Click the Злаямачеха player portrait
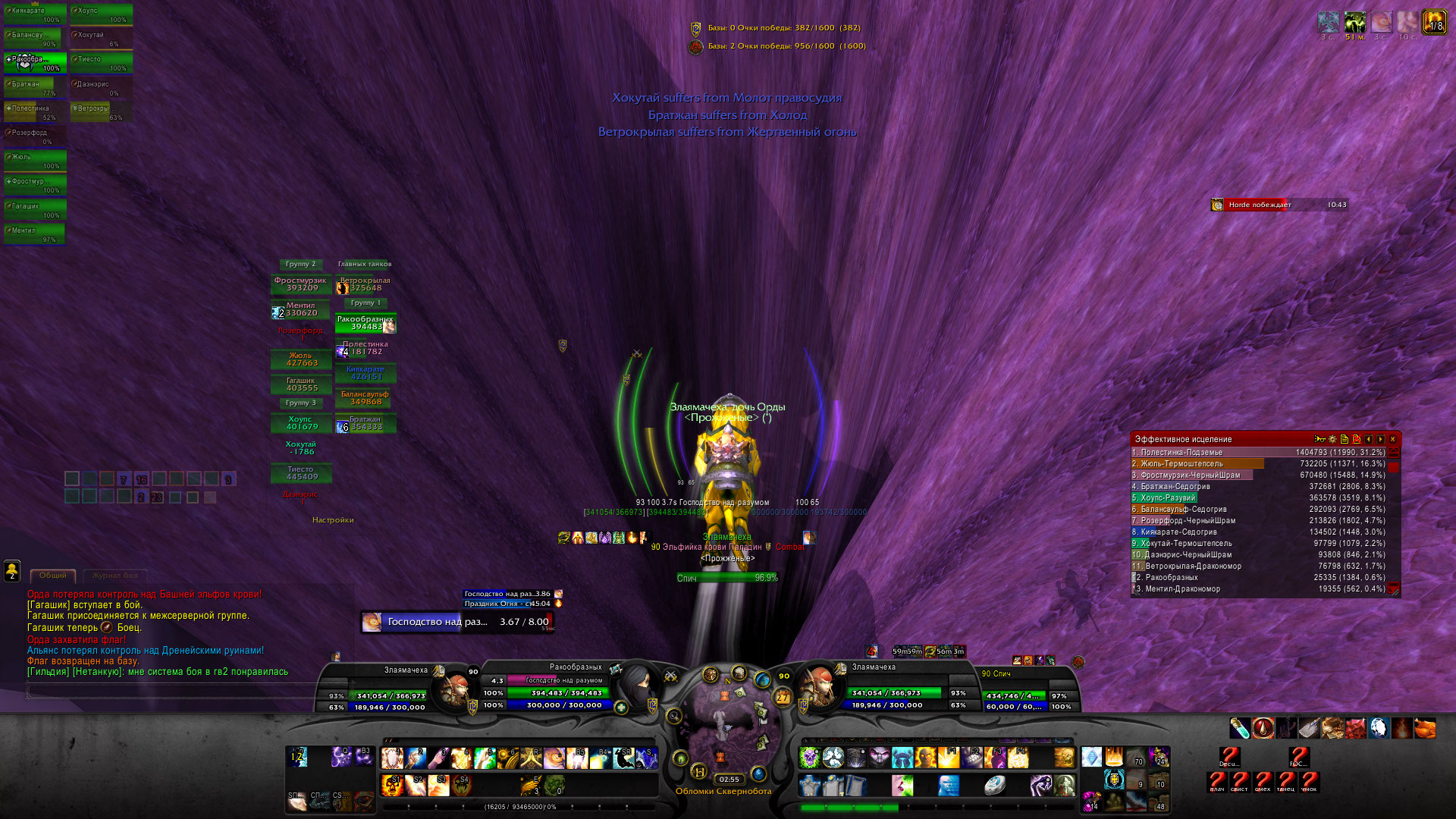1456x819 pixels. (455, 687)
